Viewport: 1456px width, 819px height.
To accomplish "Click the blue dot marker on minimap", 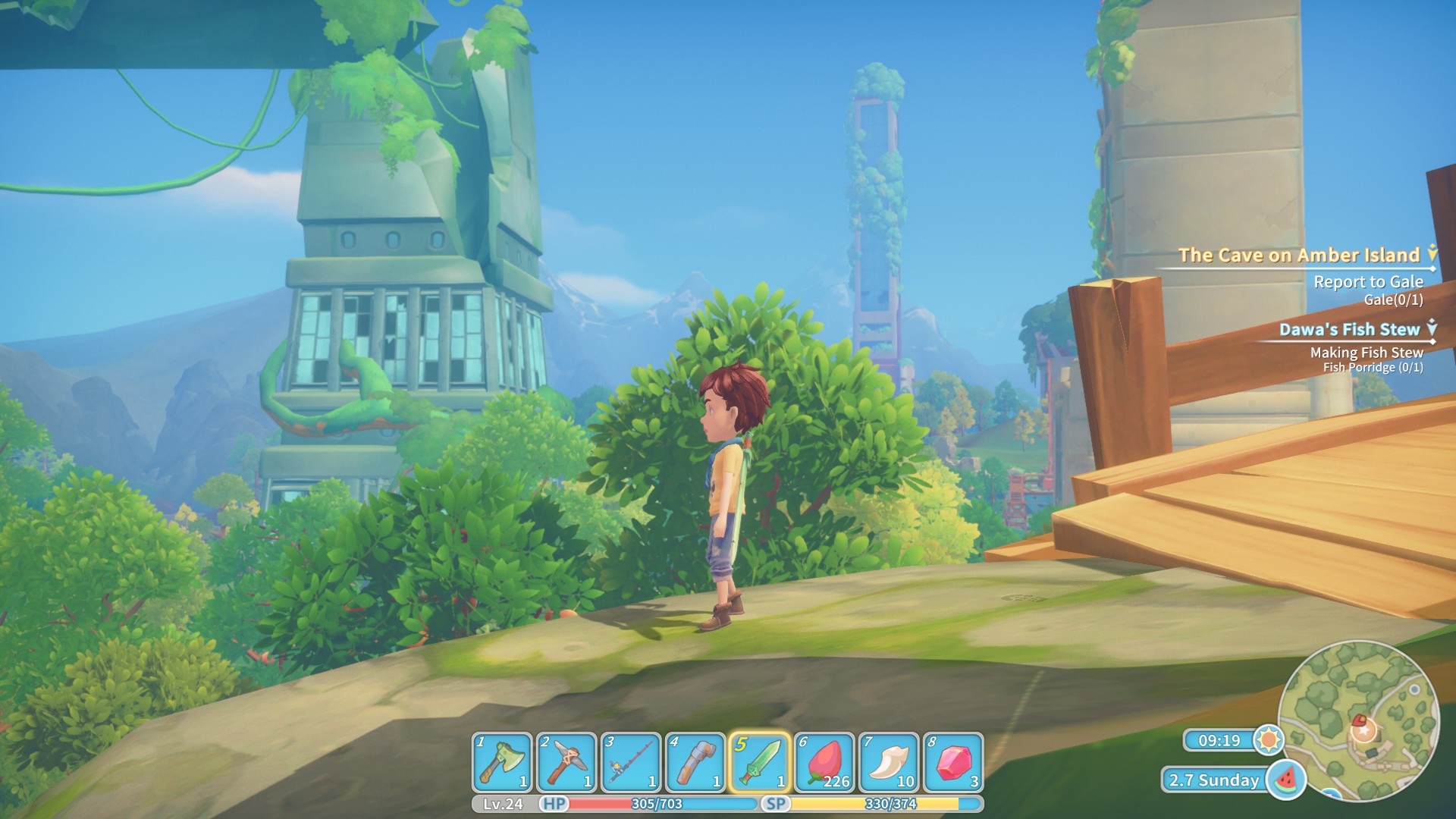I will (x=1414, y=689).
